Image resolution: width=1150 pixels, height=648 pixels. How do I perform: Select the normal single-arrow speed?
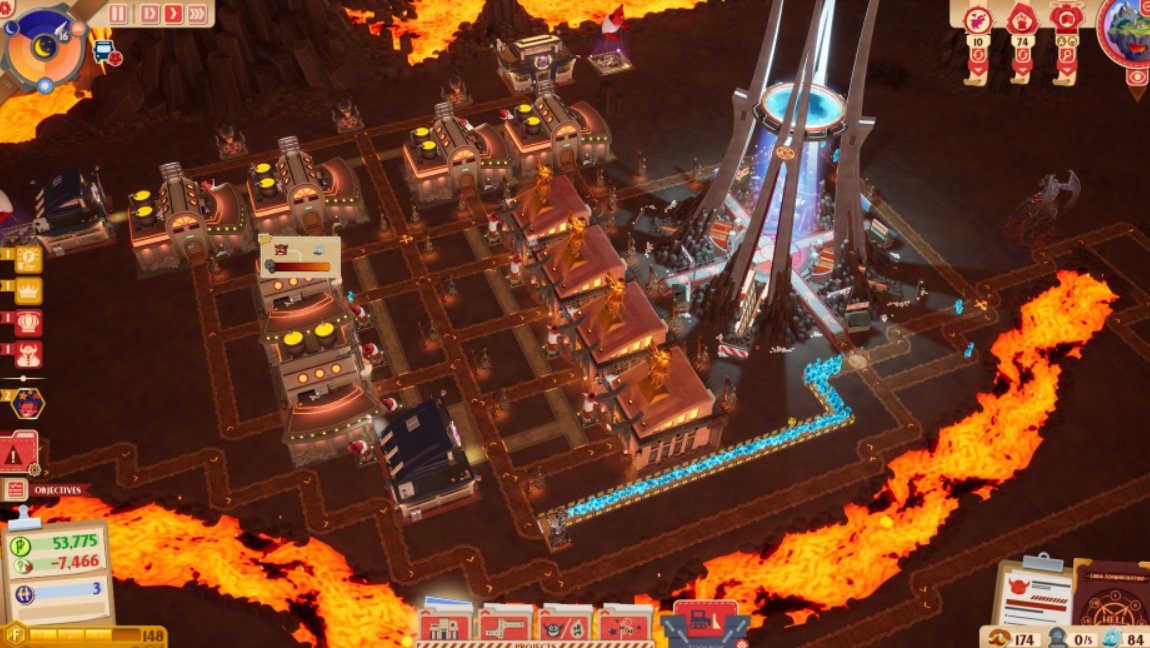click(173, 14)
